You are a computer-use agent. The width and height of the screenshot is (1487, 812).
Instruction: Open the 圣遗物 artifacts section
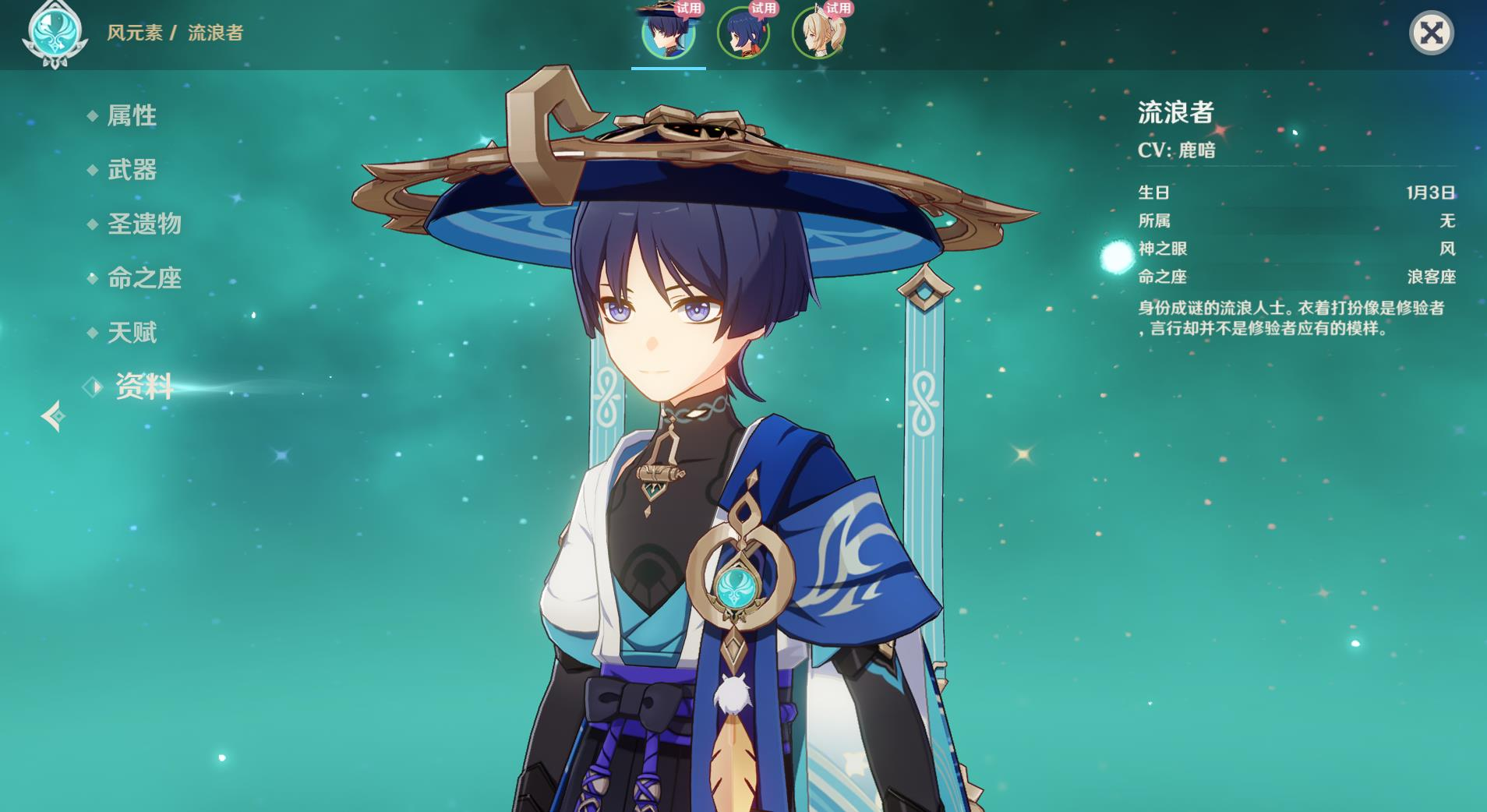[x=143, y=224]
